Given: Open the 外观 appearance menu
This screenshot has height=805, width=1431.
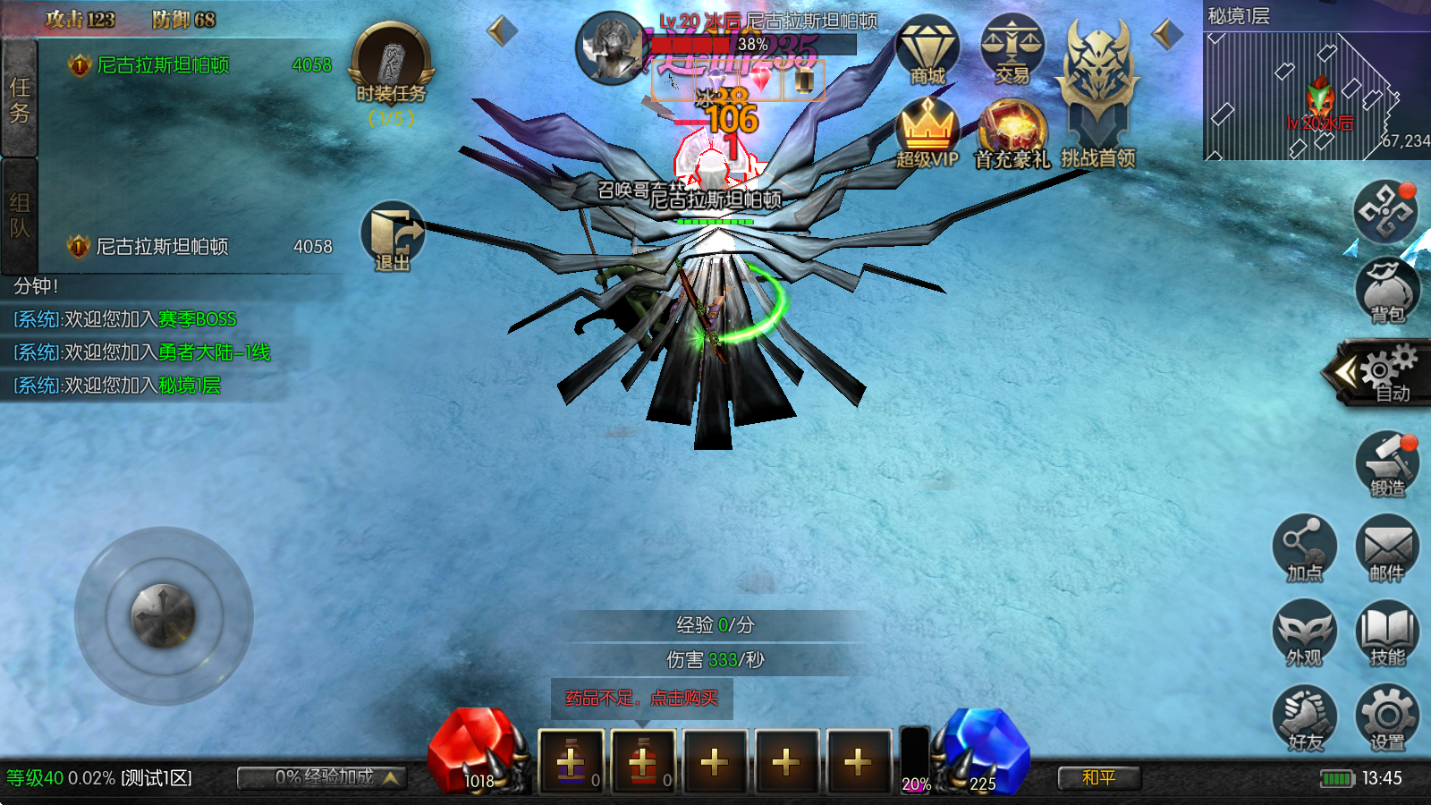Looking at the screenshot, I should pos(1304,632).
